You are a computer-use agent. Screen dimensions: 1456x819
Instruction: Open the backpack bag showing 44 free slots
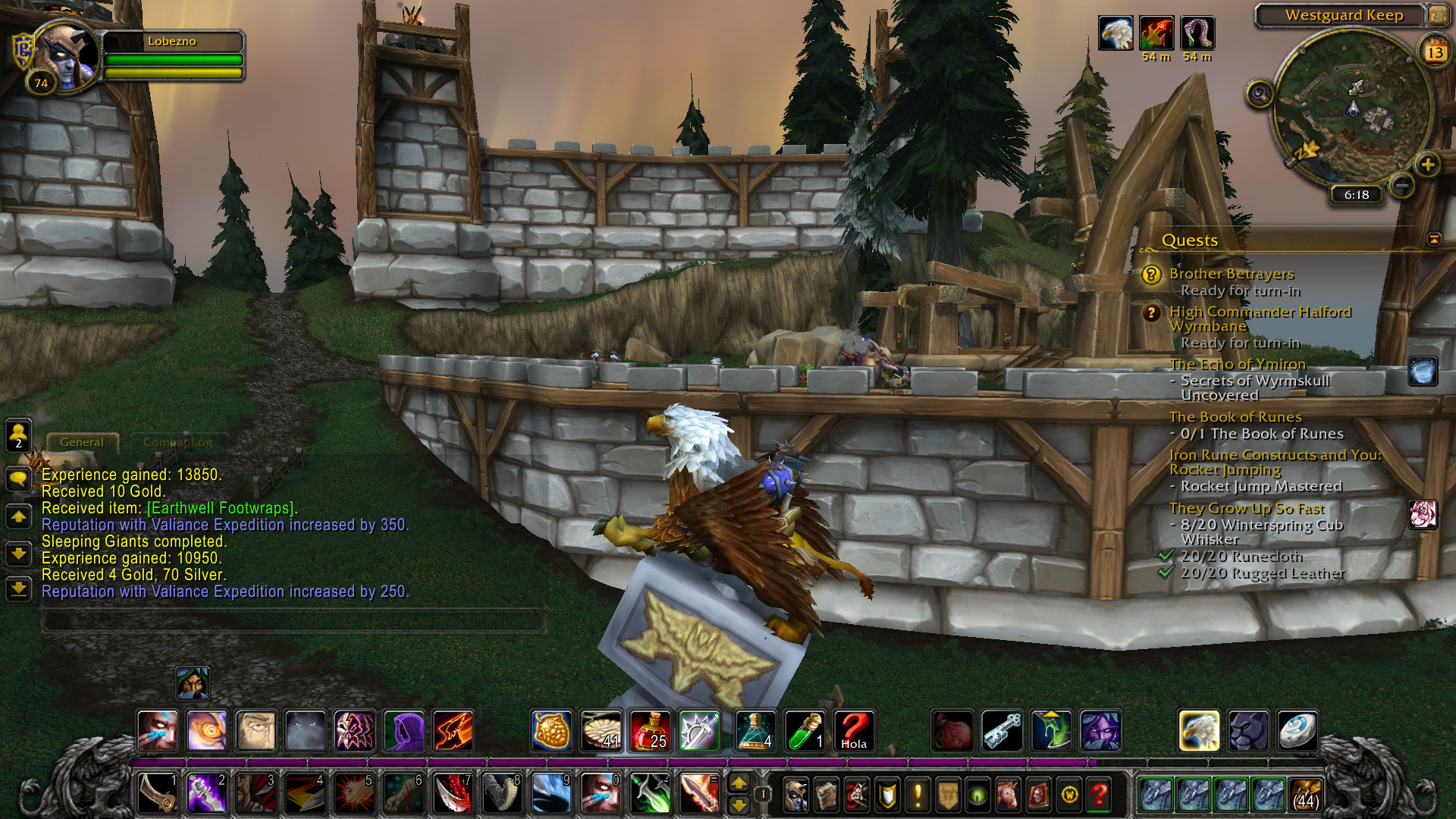tap(1305, 794)
